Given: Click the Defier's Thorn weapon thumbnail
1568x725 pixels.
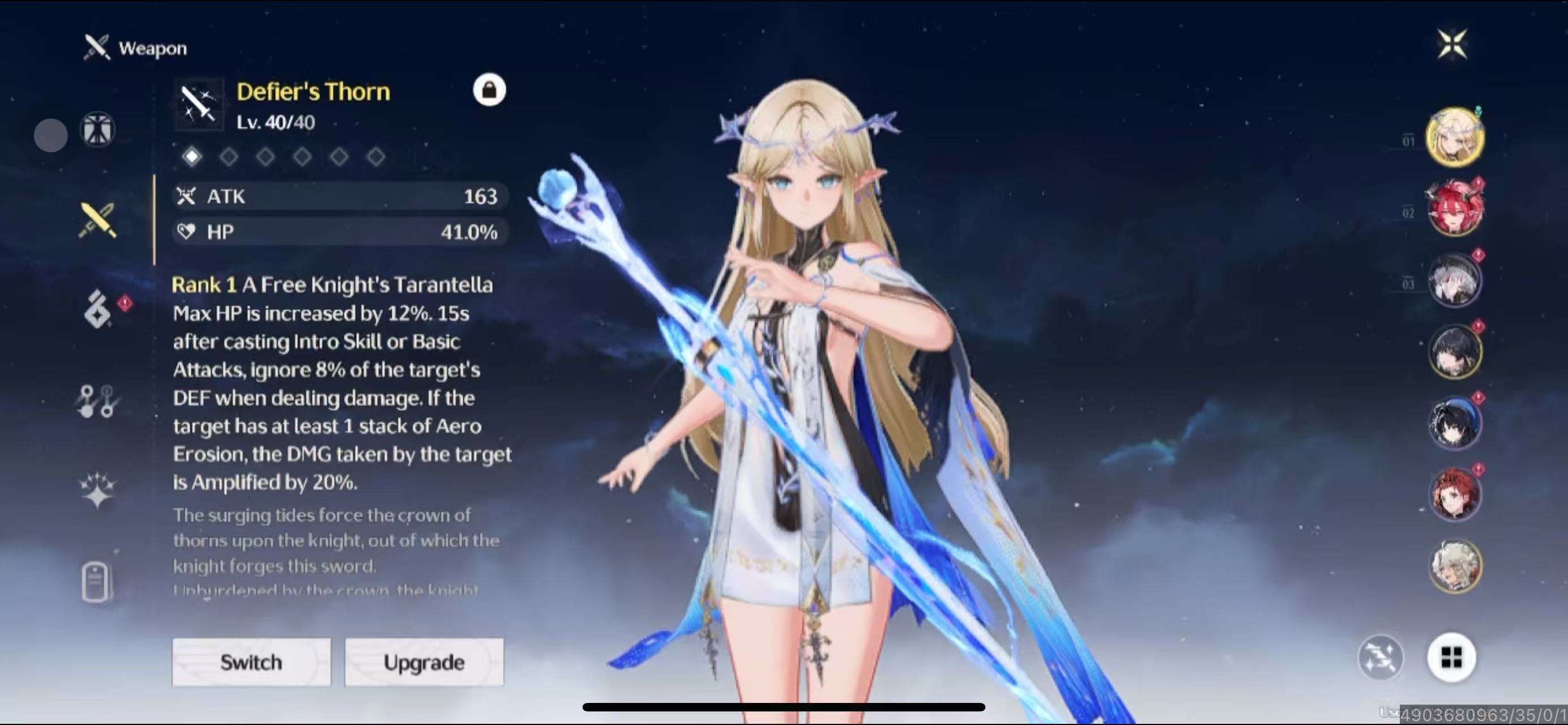Looking at the screenshot, I should point(198,105).
